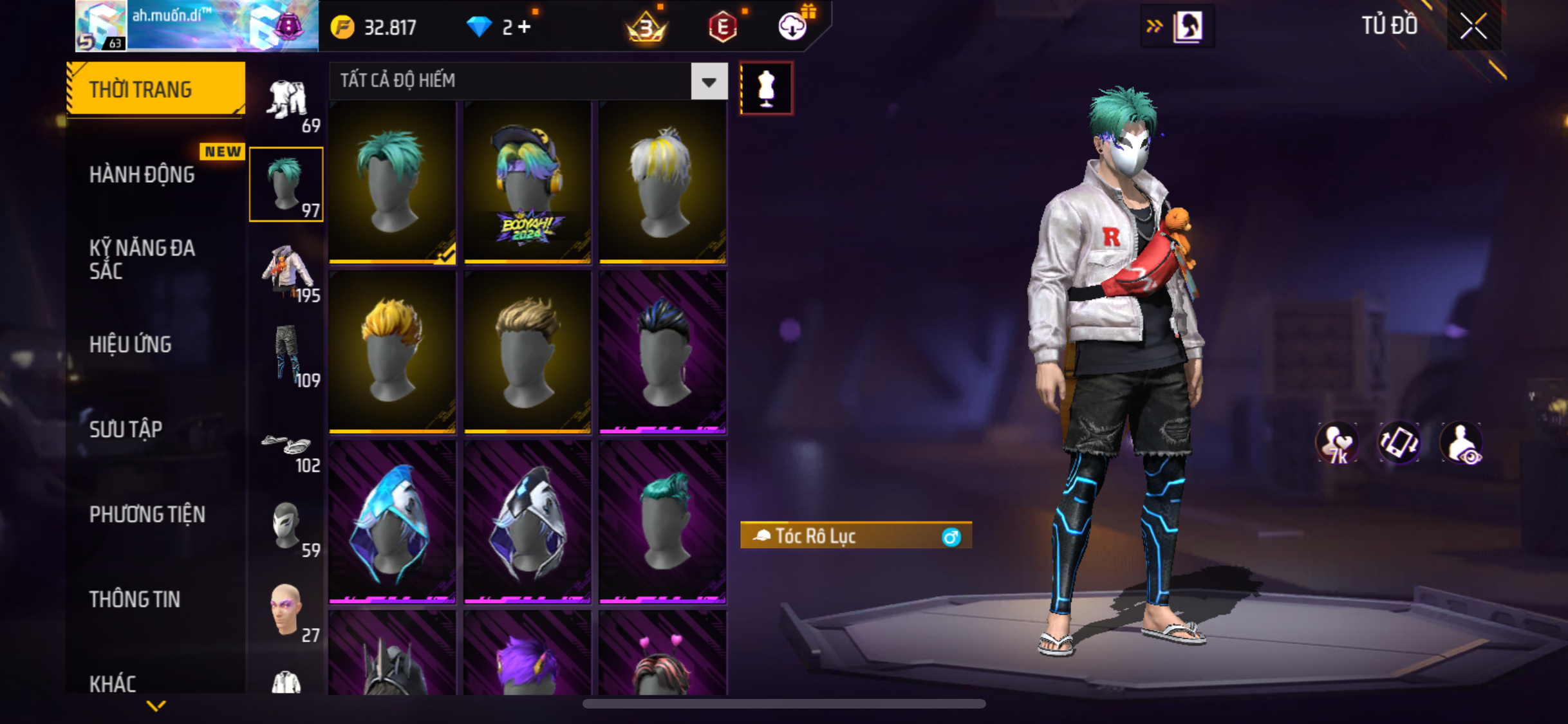The height and width of the screenshot is (724, 1568).
Task: Equip the blue hooded headgear
Action: 392,522
